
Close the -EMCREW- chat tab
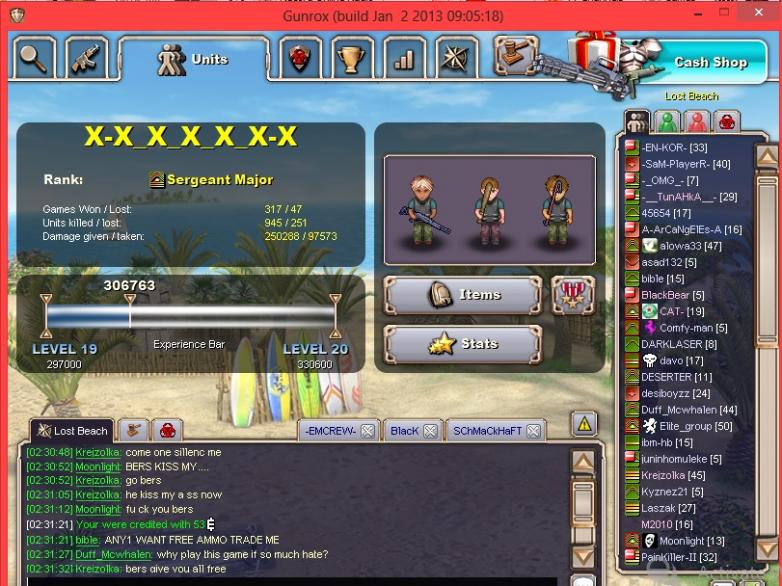367,432
